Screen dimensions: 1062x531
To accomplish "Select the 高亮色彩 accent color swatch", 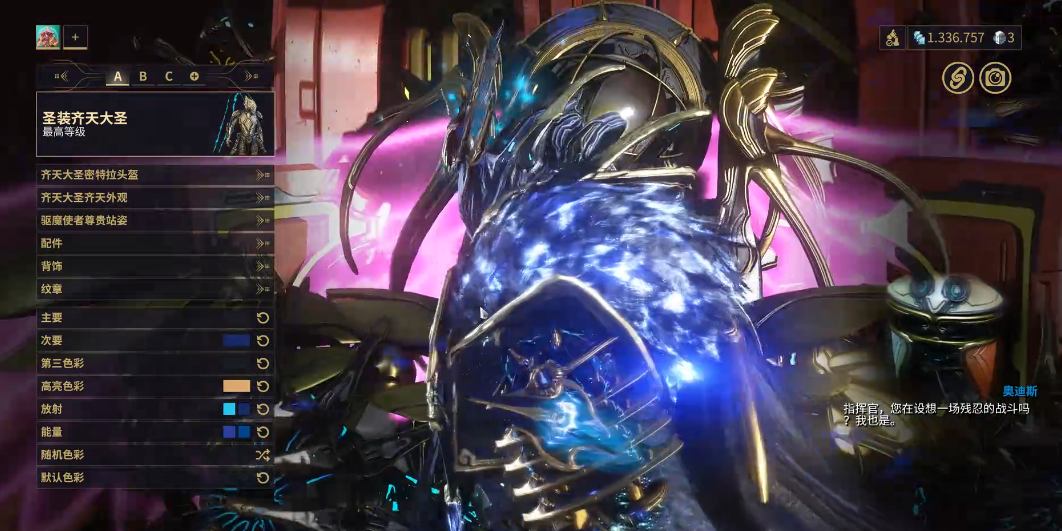I will tap(236, 386).
